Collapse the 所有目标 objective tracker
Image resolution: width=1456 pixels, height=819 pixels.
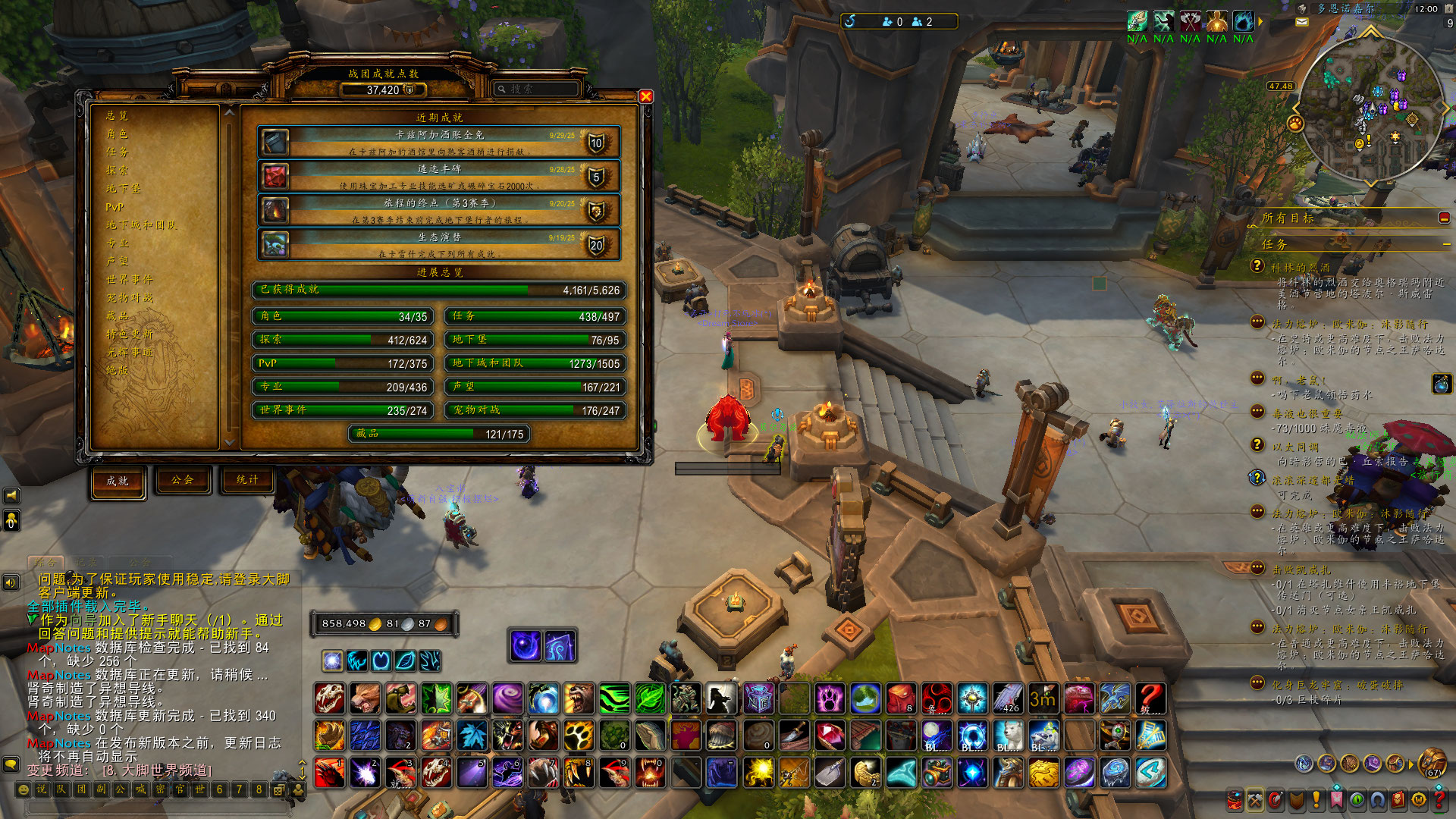1444,218
